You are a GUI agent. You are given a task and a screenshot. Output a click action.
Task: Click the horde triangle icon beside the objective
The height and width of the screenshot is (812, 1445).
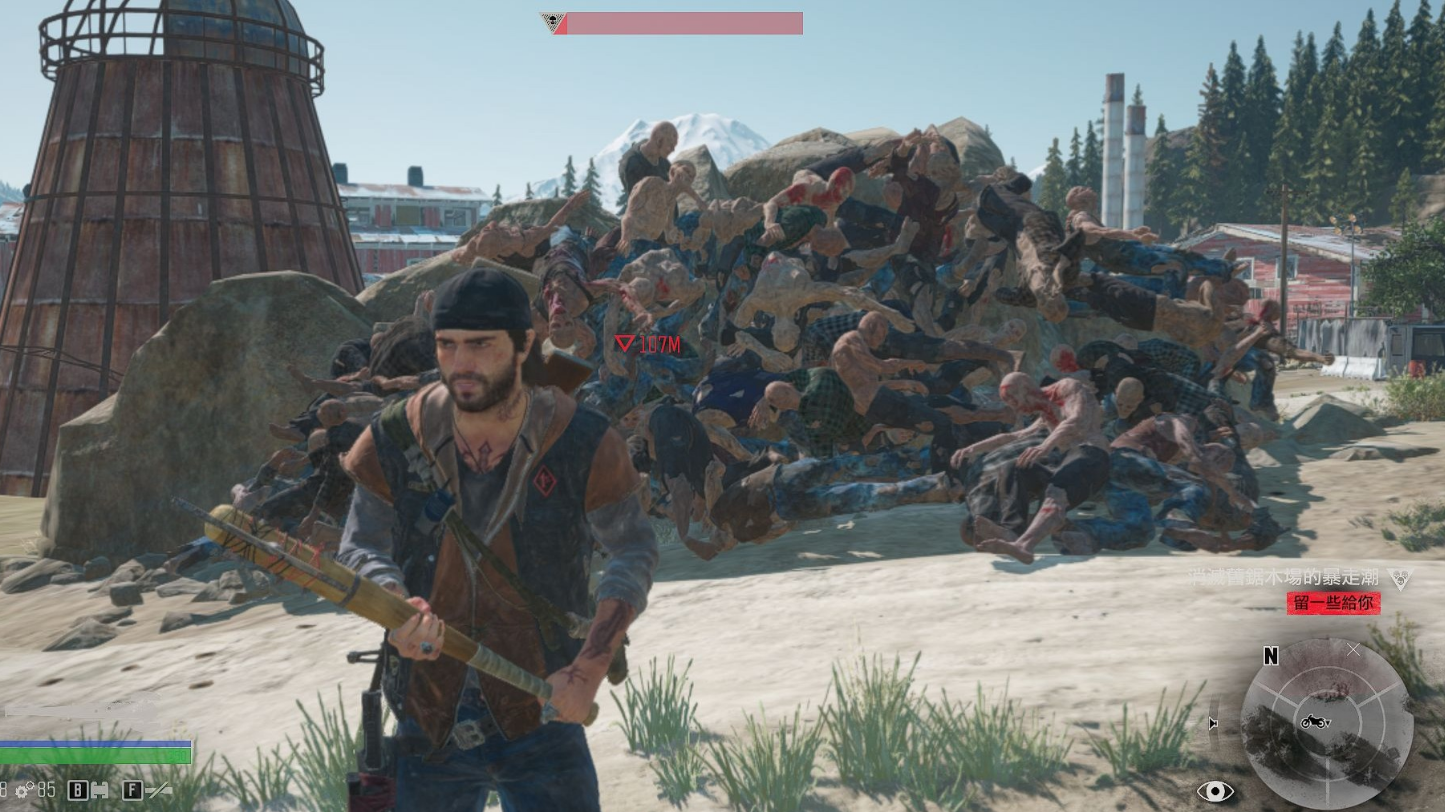tap(1399, 579)
